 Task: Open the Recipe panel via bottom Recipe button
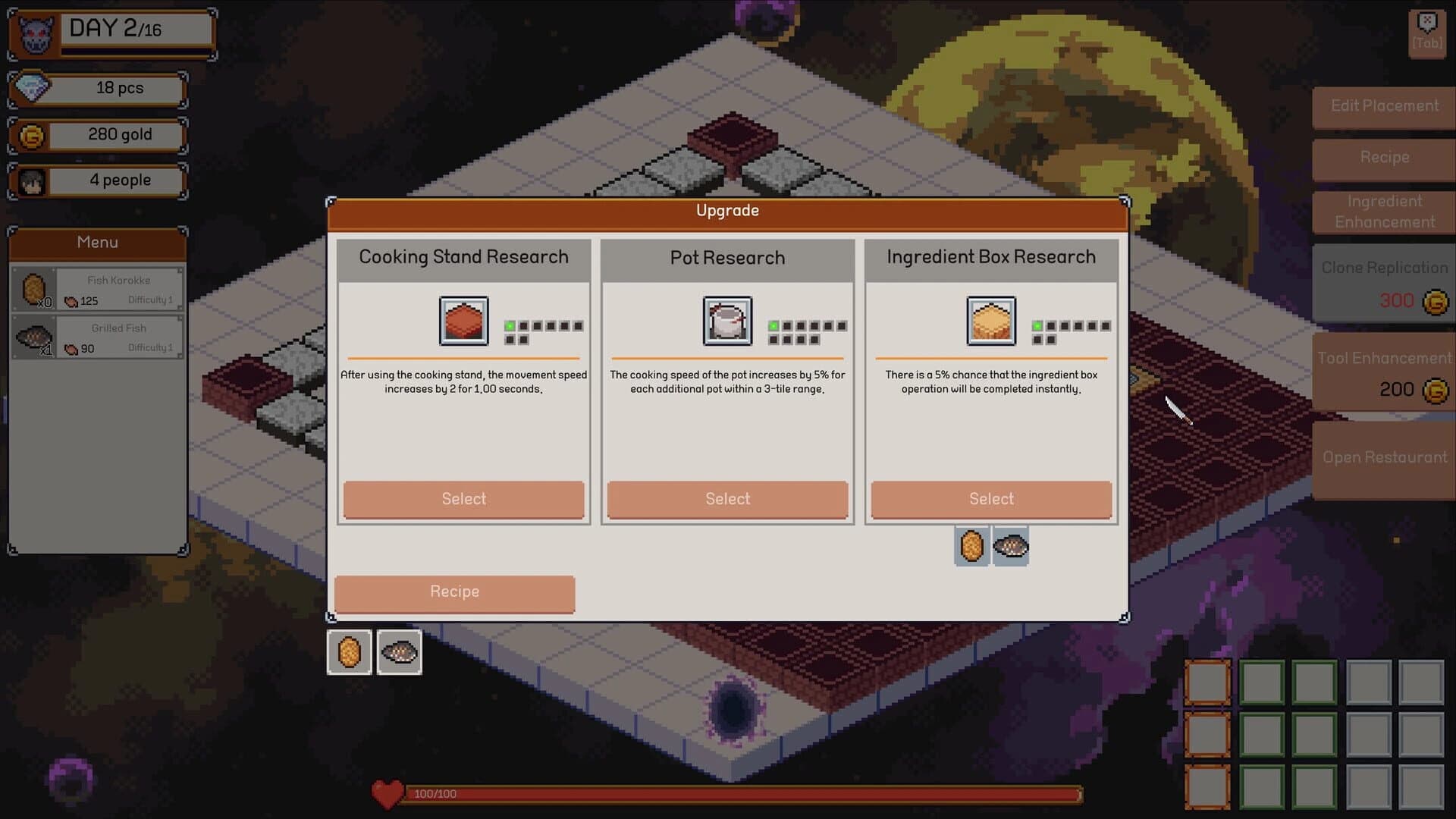[453, 593]
